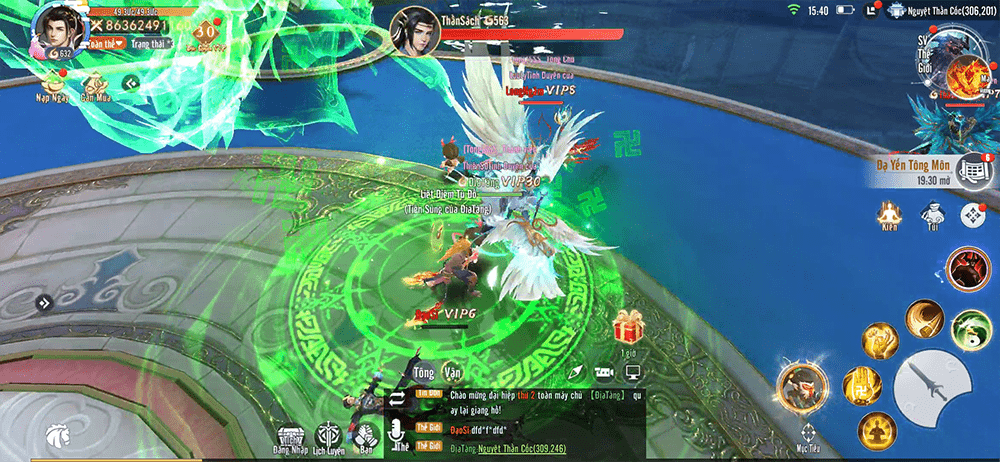Open the Đăng Nhập login rewards
This screenshot has width=1000, height=462.
pos(290,437)
